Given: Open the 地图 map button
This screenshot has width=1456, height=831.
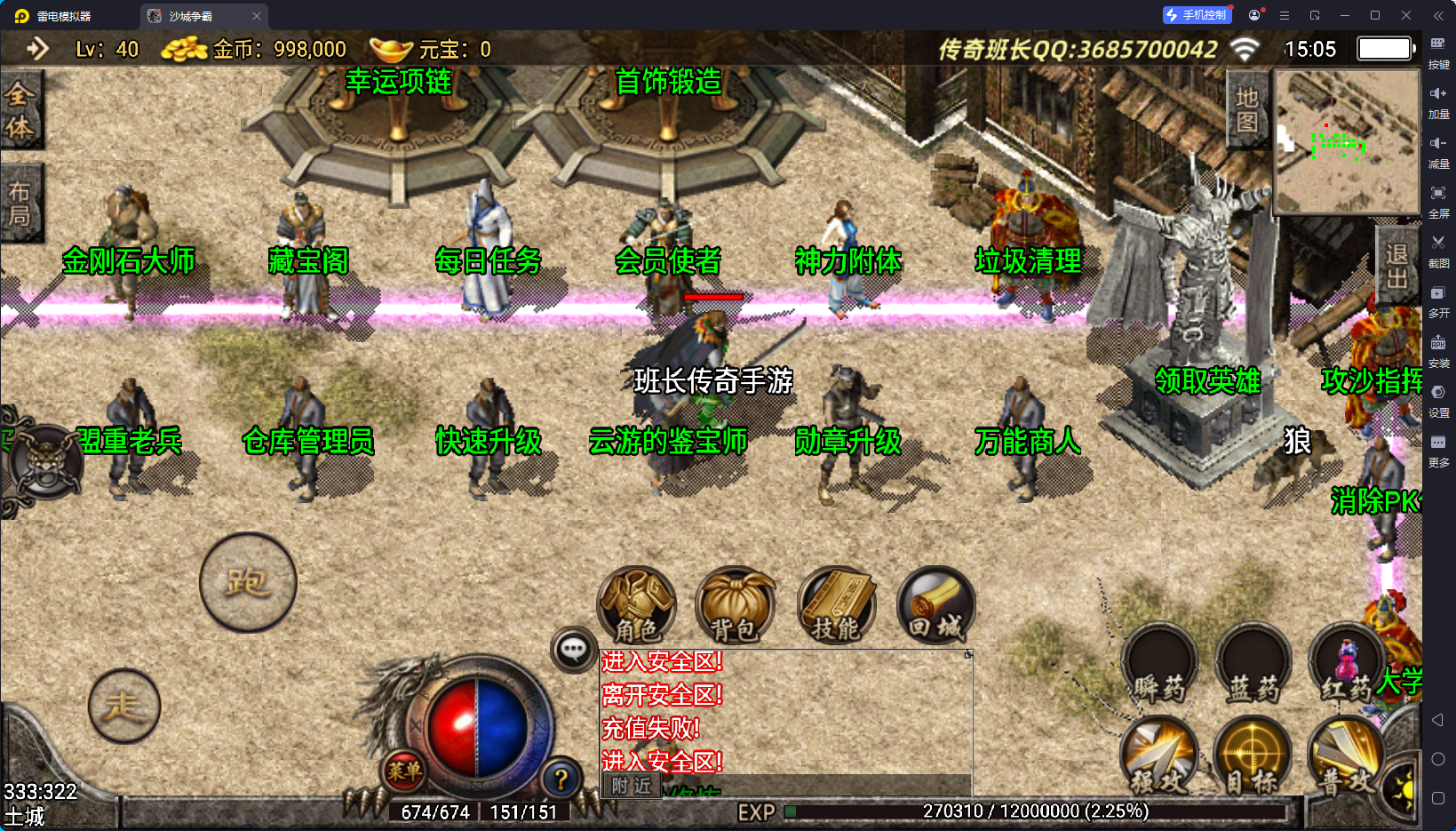Looking at the screenshot, I should pos(1247,108).
